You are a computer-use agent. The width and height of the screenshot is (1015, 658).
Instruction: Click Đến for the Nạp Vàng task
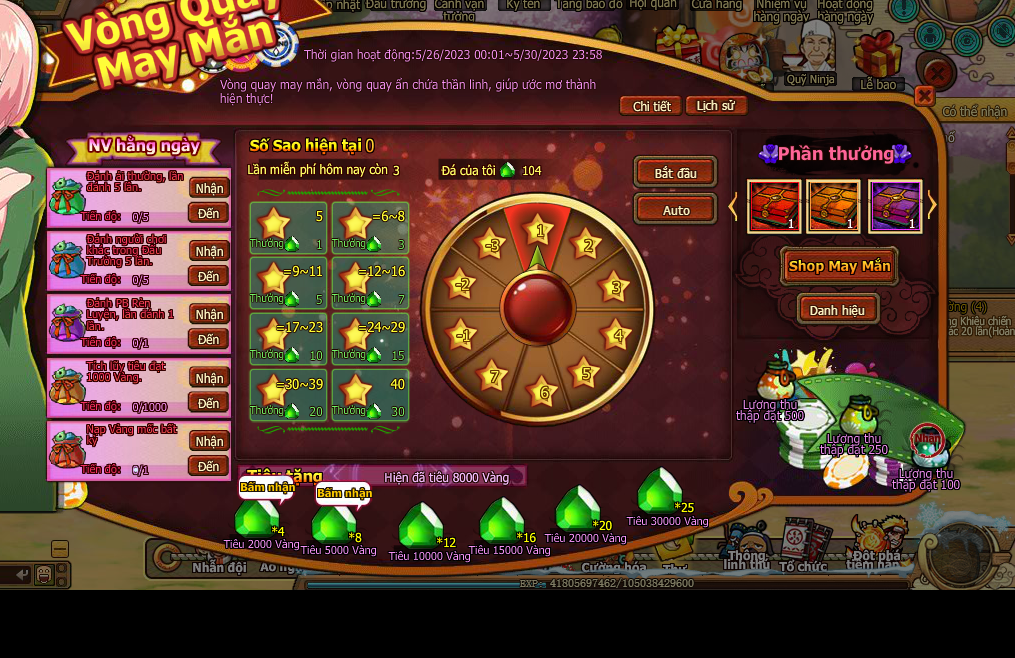tap(208, 466)
